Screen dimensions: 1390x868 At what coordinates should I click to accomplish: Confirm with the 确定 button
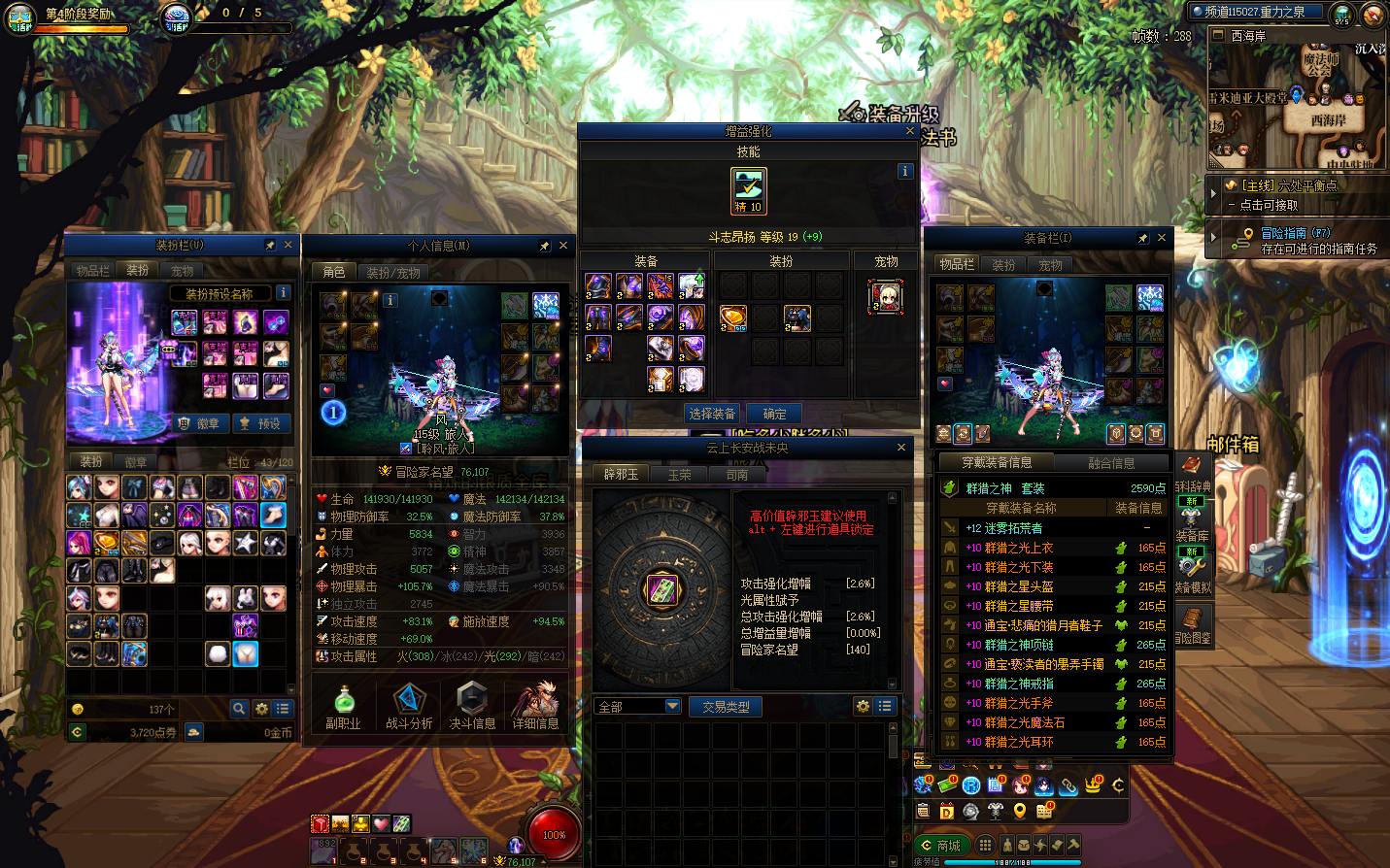(774, 414)
